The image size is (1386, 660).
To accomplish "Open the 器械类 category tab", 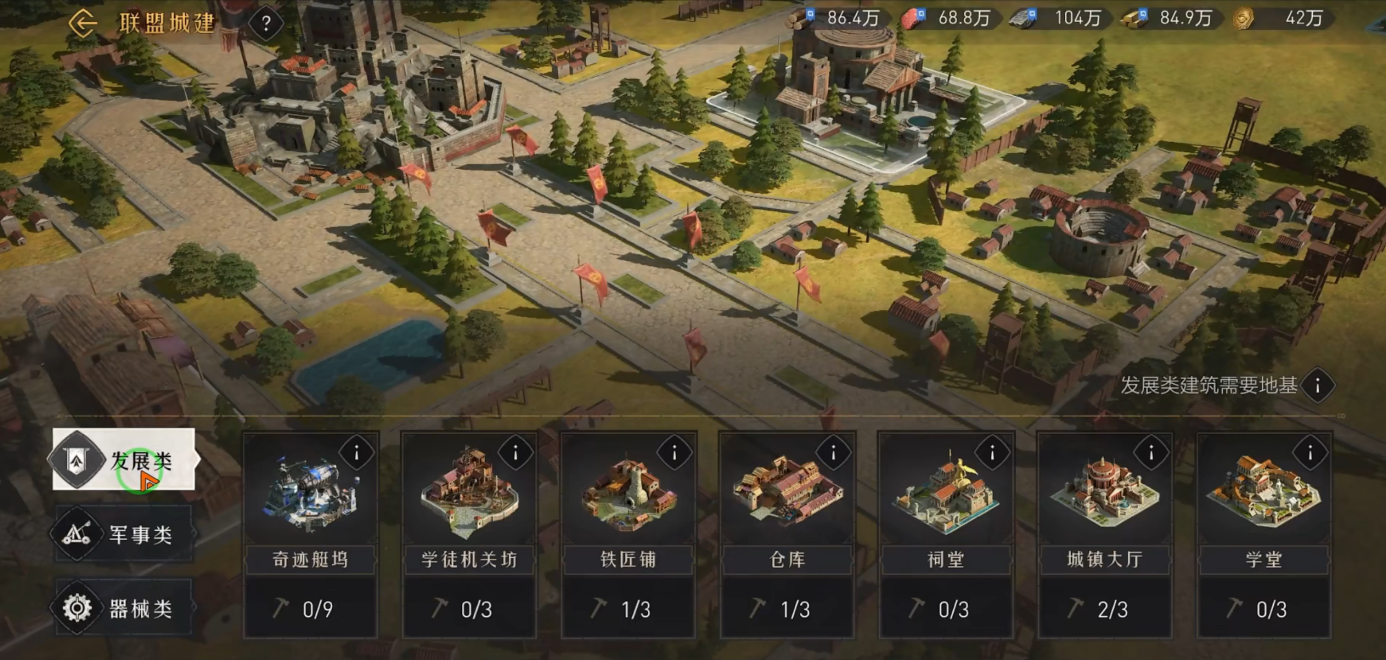I will pos(124,608).
